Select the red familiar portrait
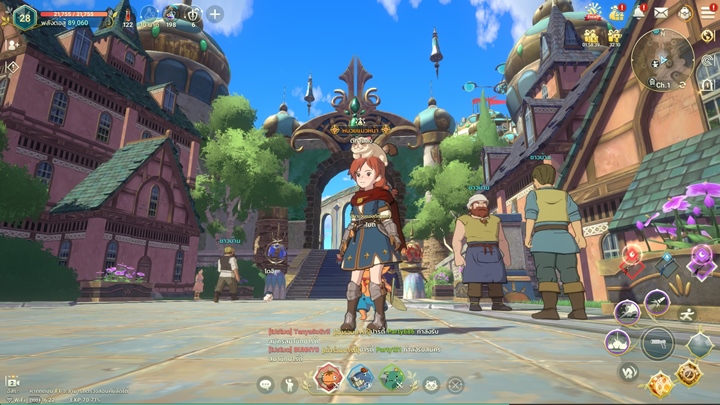 click(x=329, y=378)
